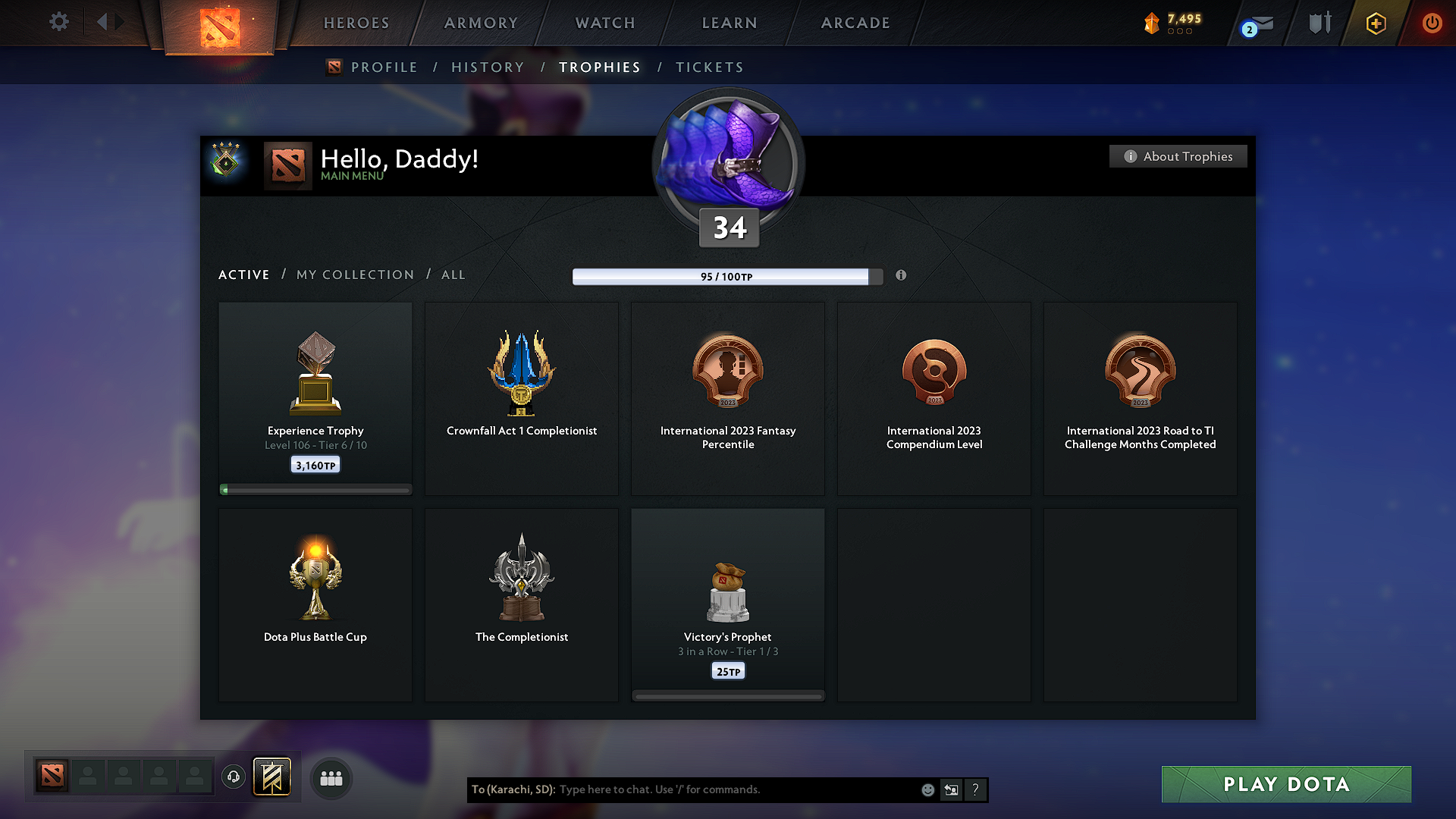Open the guild banner icon
Screen dimensions: 1456x819
[x=273, y=777]
